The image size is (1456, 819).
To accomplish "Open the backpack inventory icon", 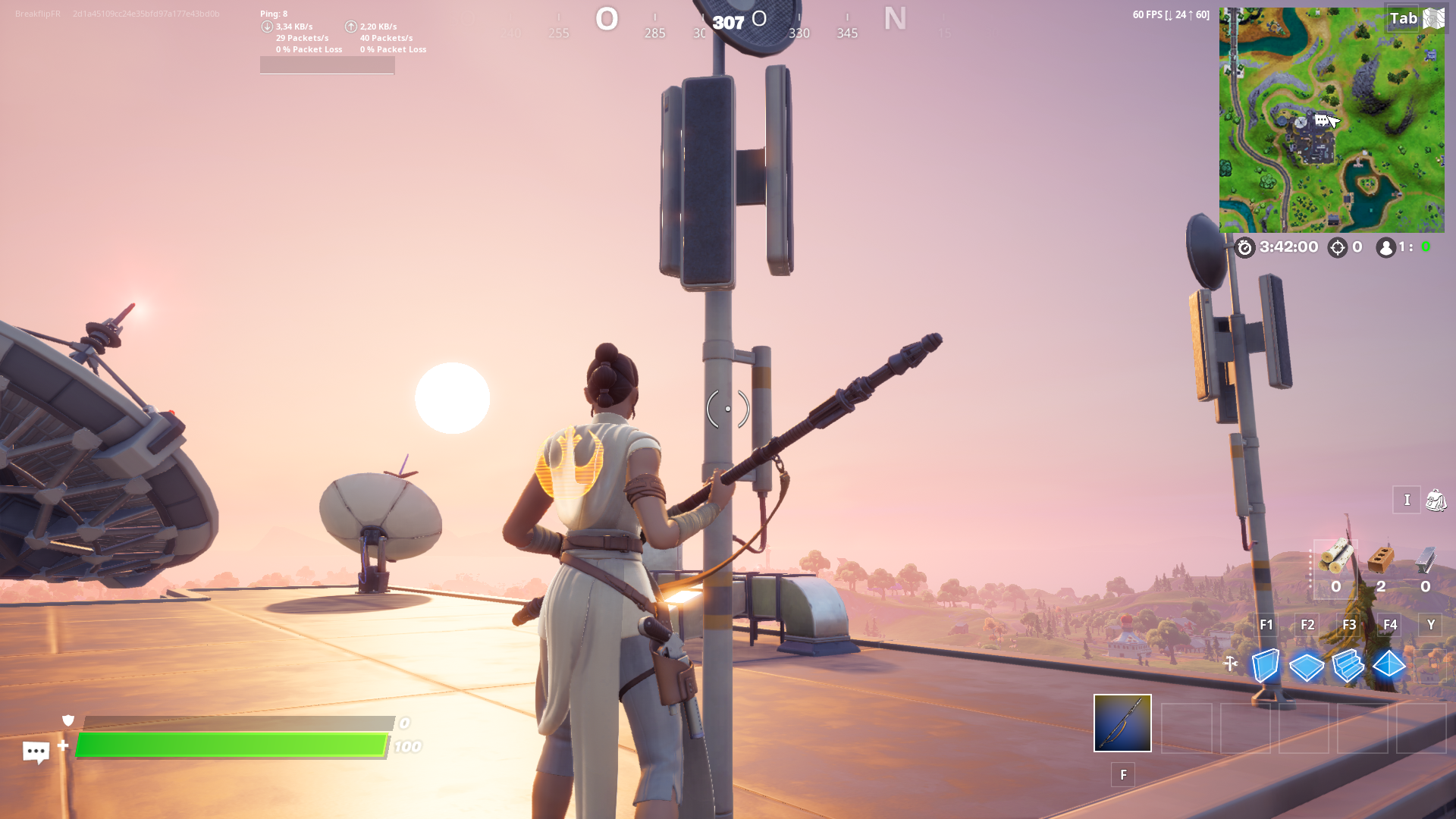I will click(x=1436, y=500).
